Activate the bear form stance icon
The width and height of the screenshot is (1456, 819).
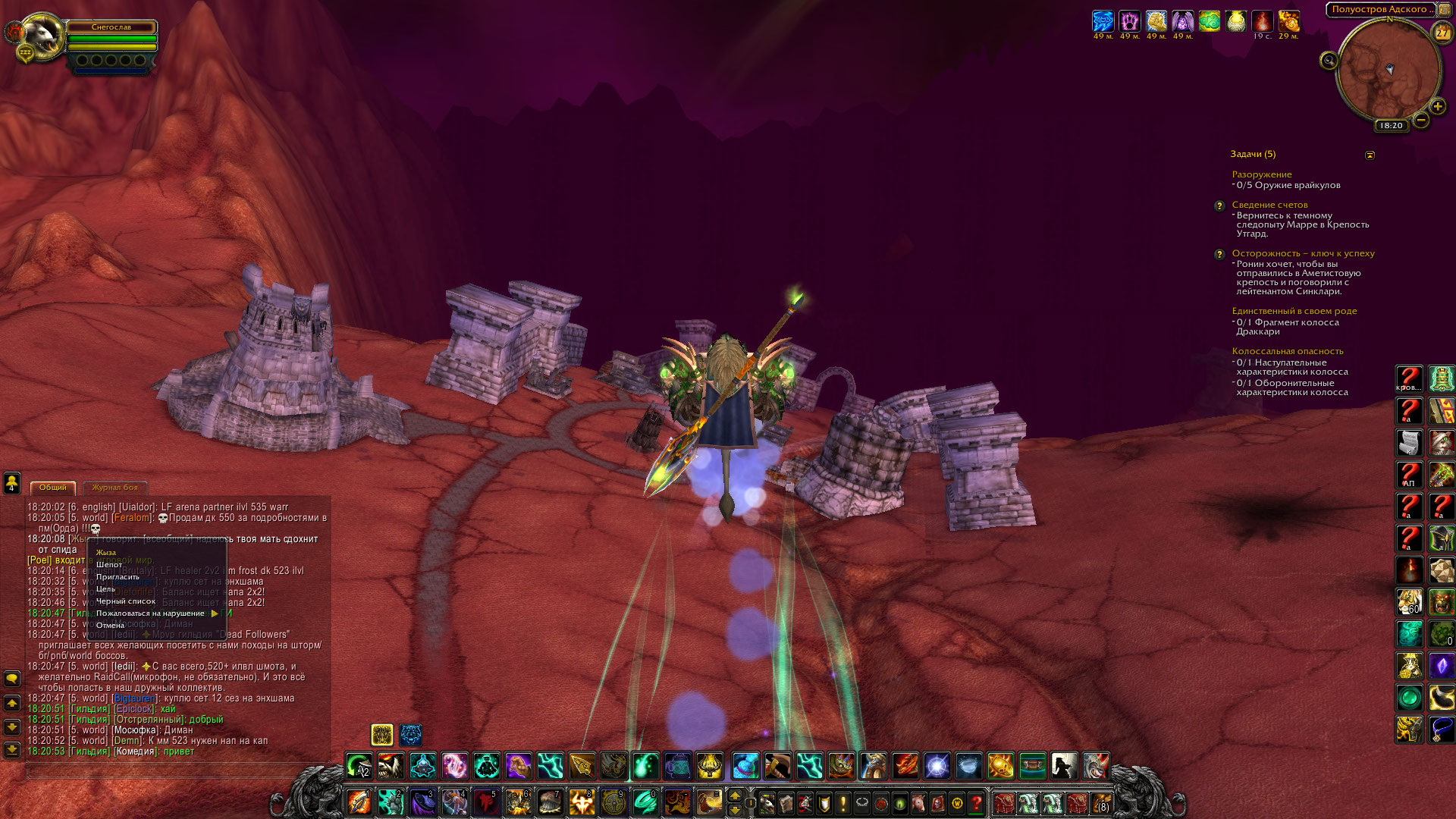[x=411, y=735]
